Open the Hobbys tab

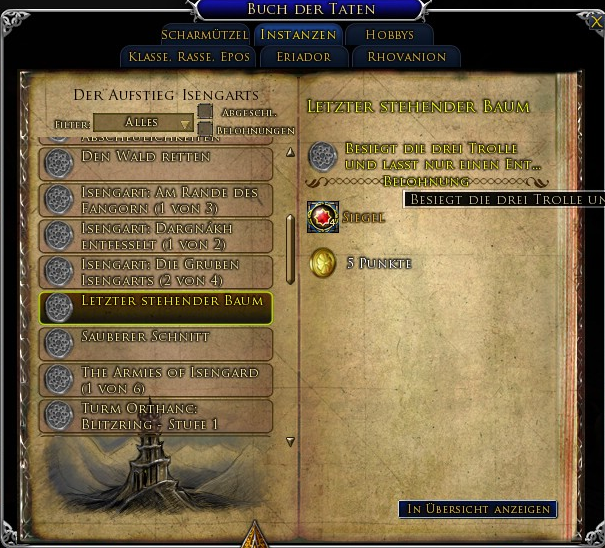389,35
